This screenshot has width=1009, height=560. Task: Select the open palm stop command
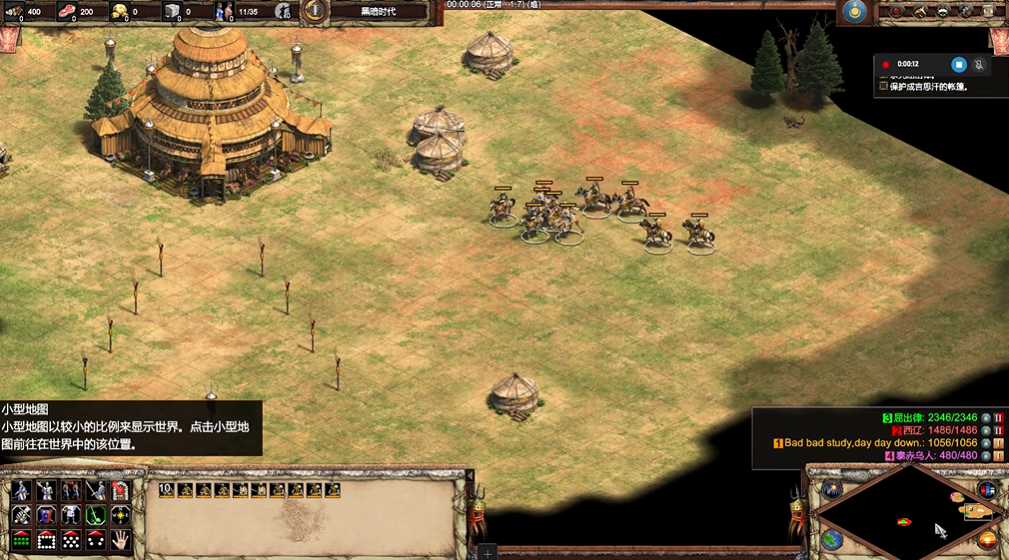(x=121, y=540)
